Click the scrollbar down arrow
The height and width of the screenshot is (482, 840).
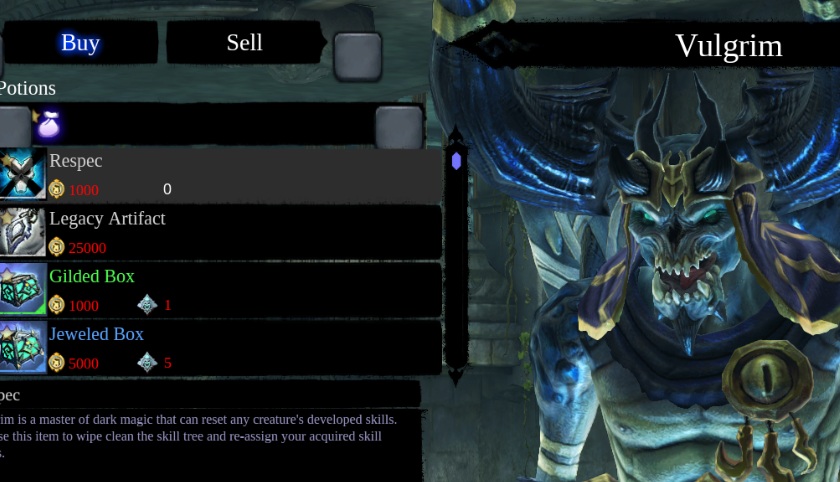coord(456,375)
